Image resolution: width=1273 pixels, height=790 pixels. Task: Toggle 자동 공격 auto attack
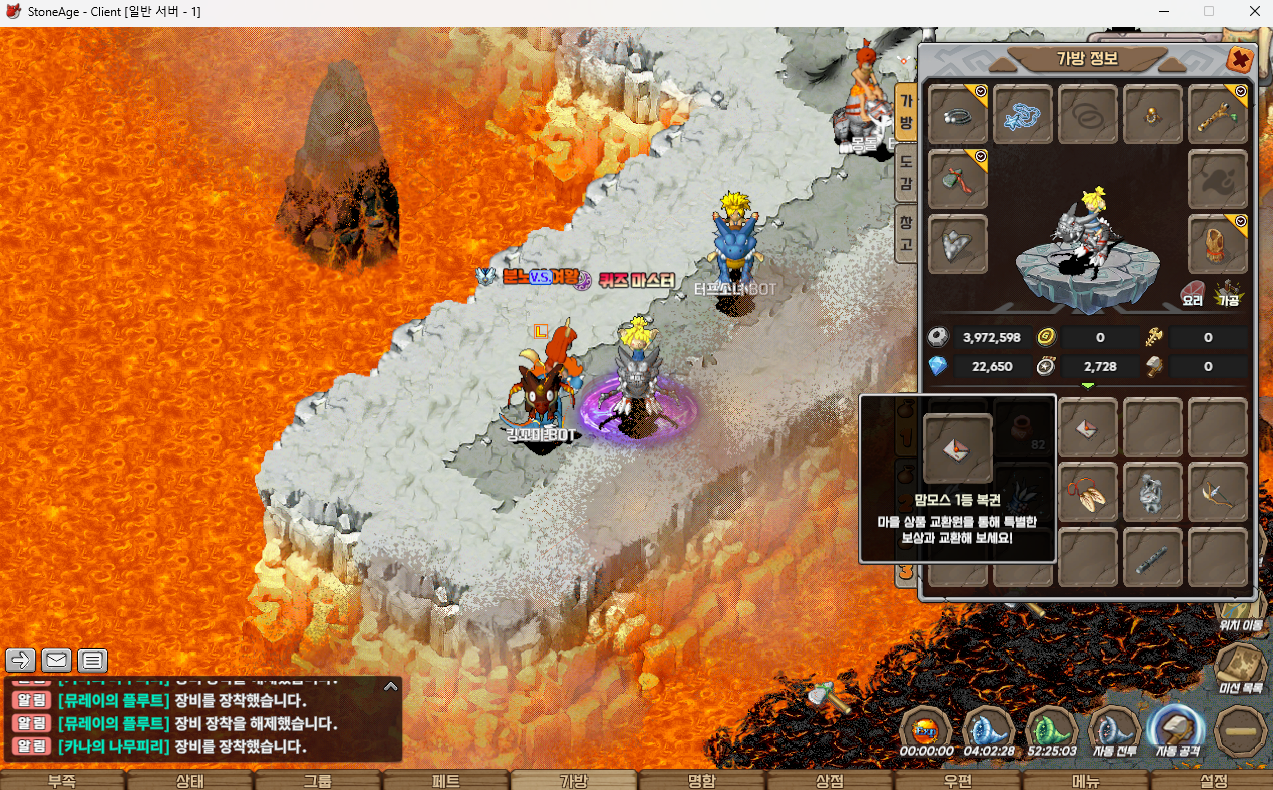point(1176,732)
